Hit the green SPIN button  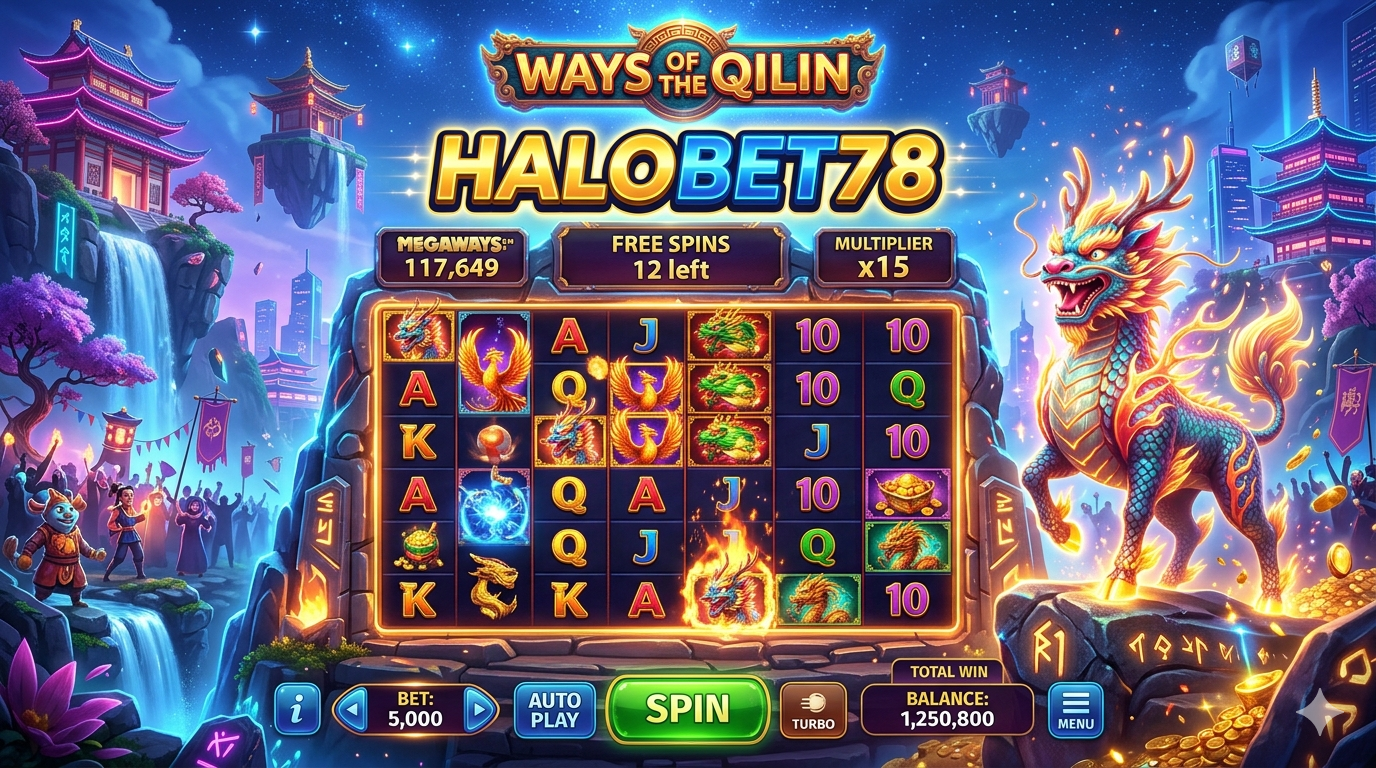point(687,709)
